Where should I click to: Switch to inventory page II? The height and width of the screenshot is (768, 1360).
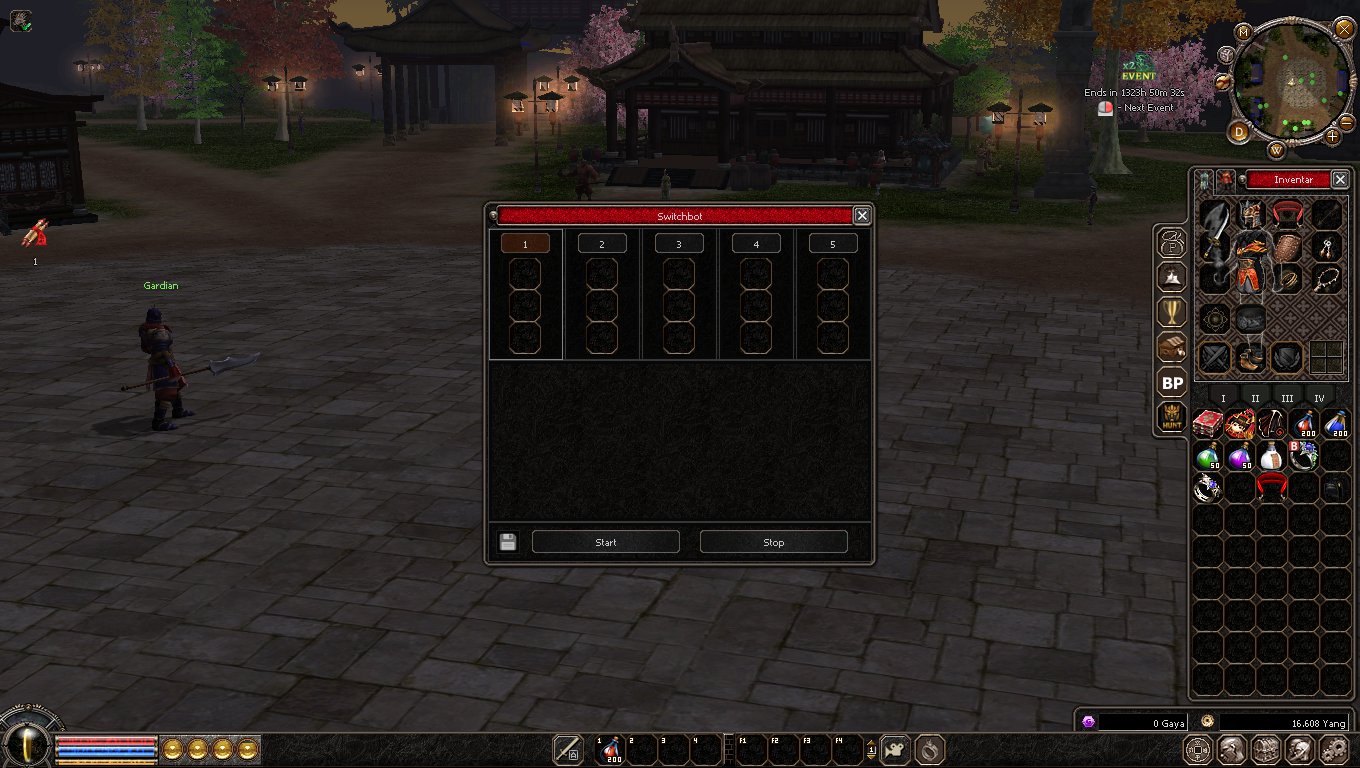click(1255, 398)
